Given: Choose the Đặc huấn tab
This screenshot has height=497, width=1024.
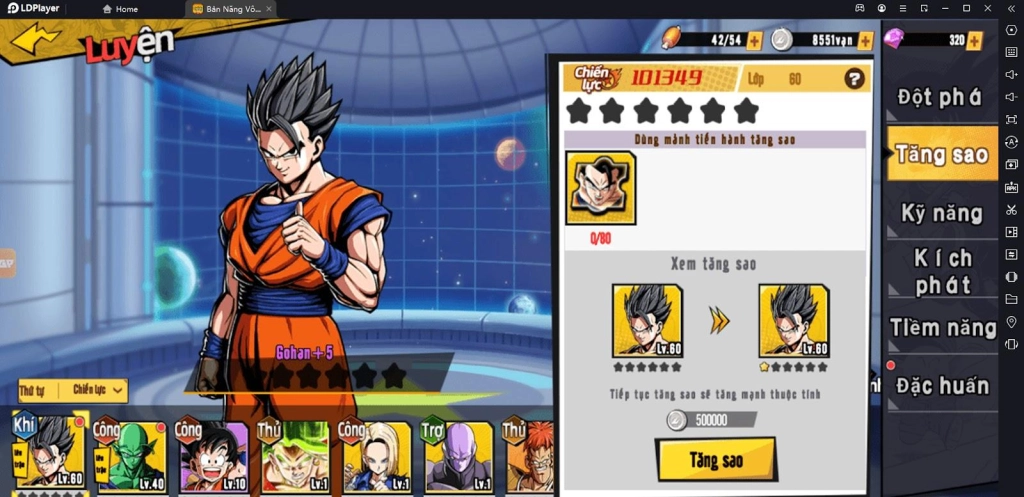Looking at the screenshot, I should (x=942, y=385).
